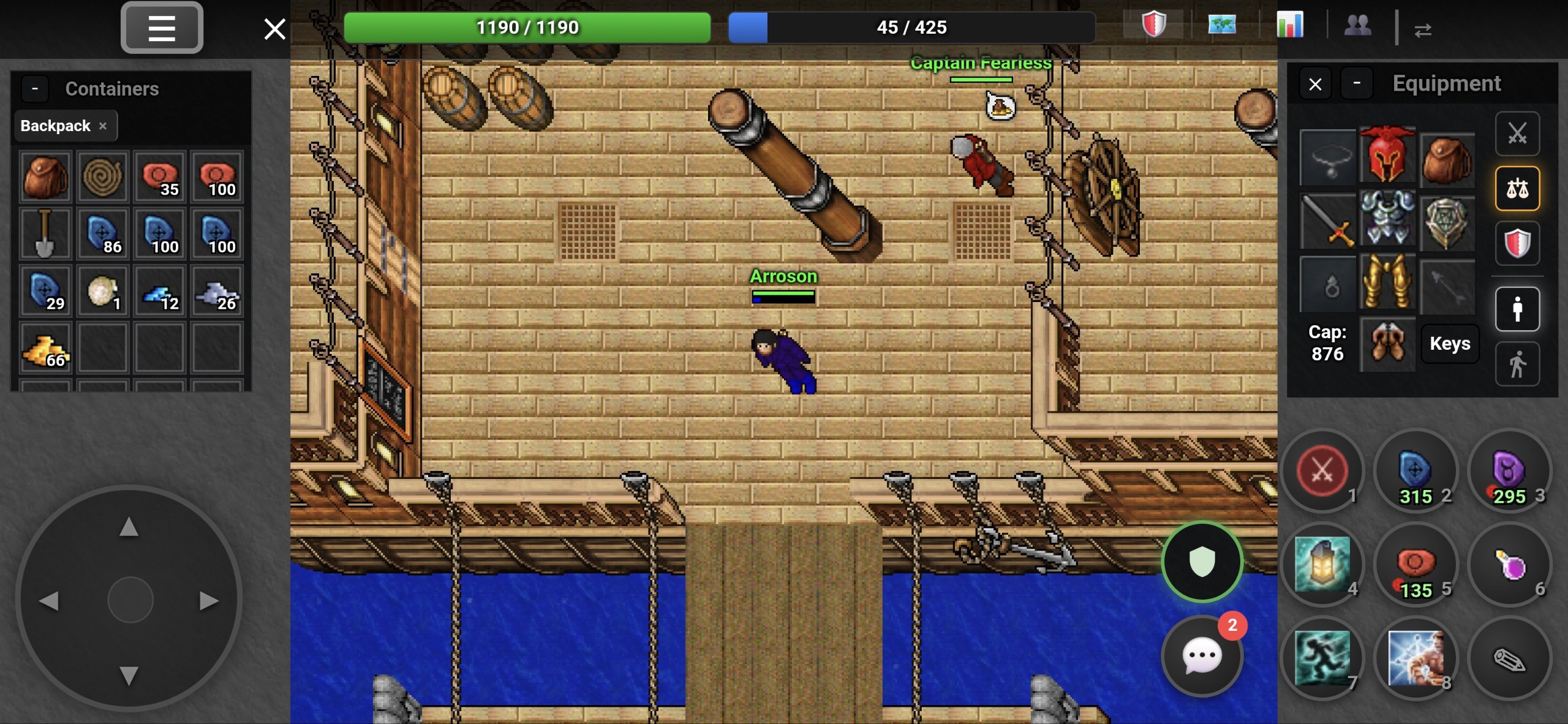Toggle follow mode walking icon
Image resolution: width=1568 pixels, height=724 pixels.
click(x=1518, y=363)
